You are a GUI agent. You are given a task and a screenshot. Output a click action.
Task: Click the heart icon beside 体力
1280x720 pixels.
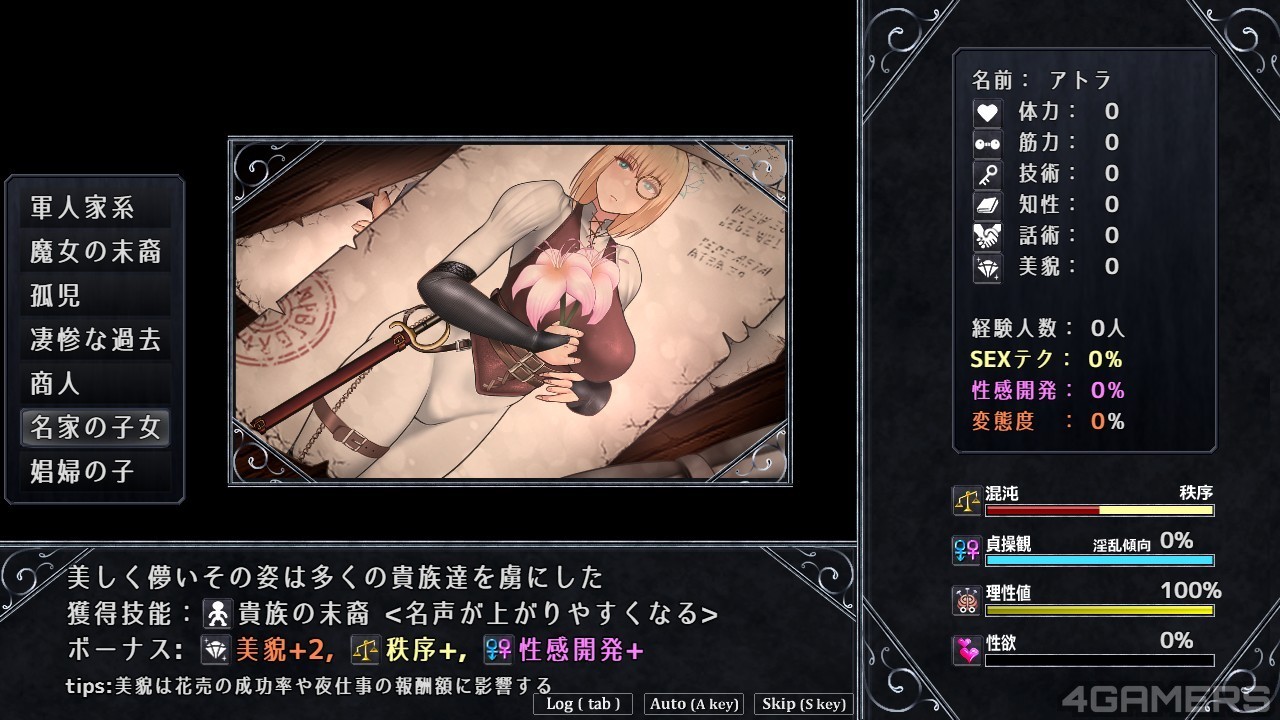[x=985, y=112]
